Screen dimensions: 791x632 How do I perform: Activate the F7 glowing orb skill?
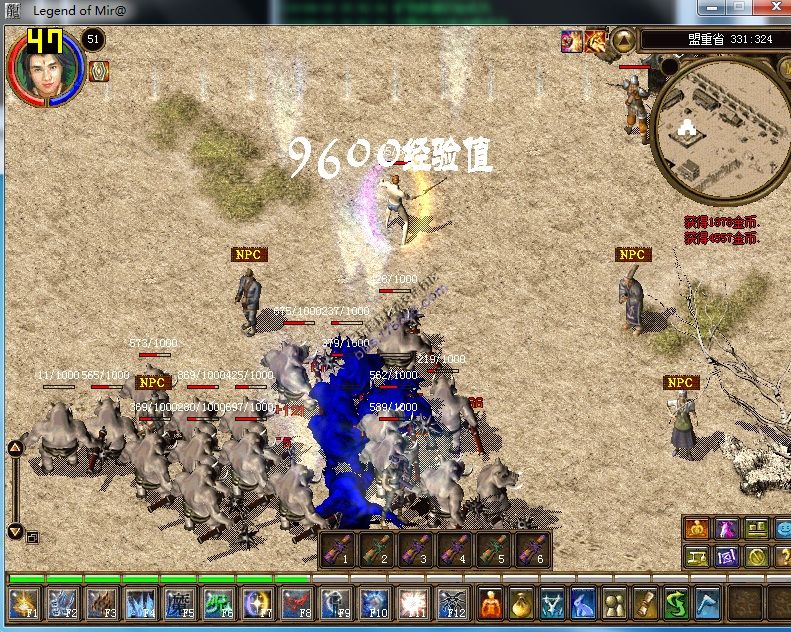point(256,603)
